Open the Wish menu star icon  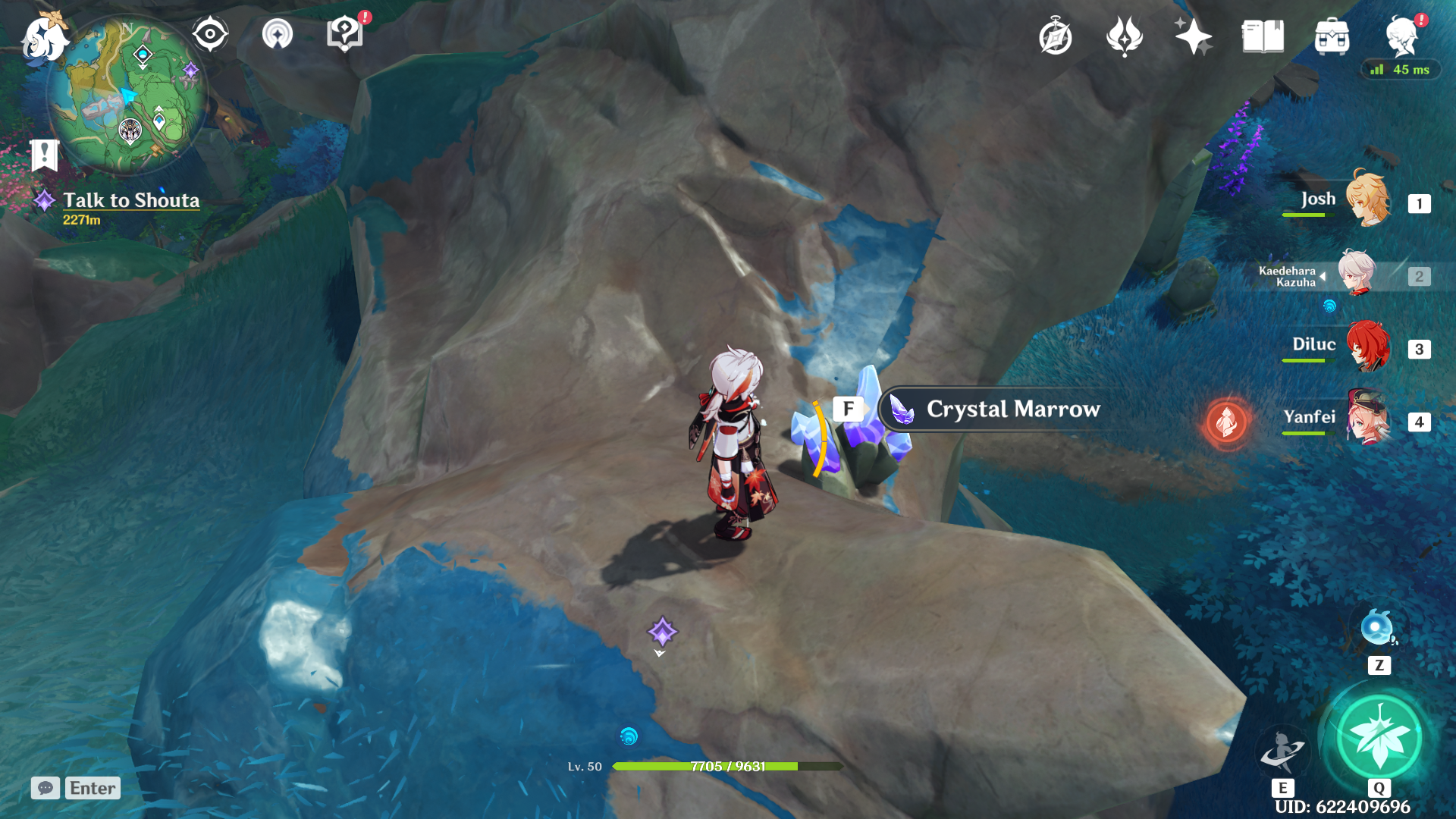pos(1192,34)
